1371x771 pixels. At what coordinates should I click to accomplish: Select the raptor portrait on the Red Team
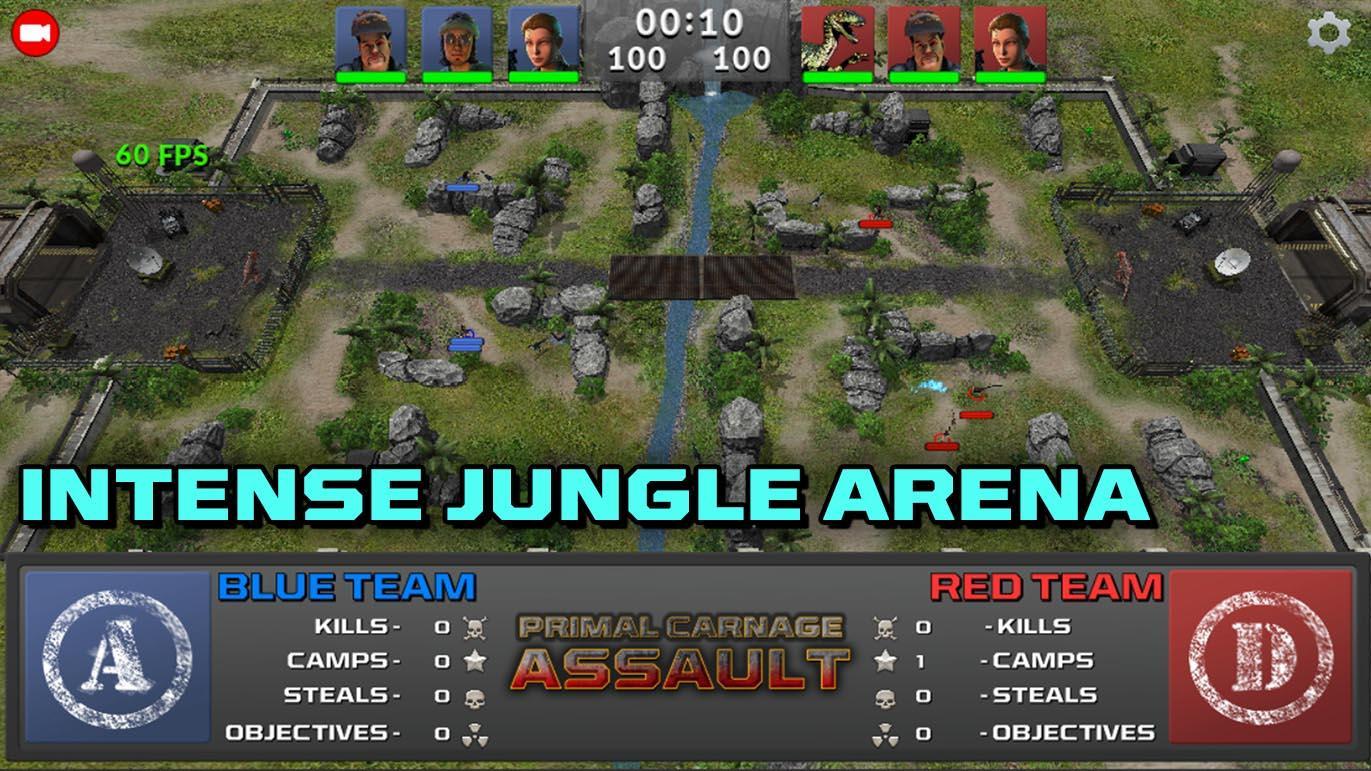(838, 40)
